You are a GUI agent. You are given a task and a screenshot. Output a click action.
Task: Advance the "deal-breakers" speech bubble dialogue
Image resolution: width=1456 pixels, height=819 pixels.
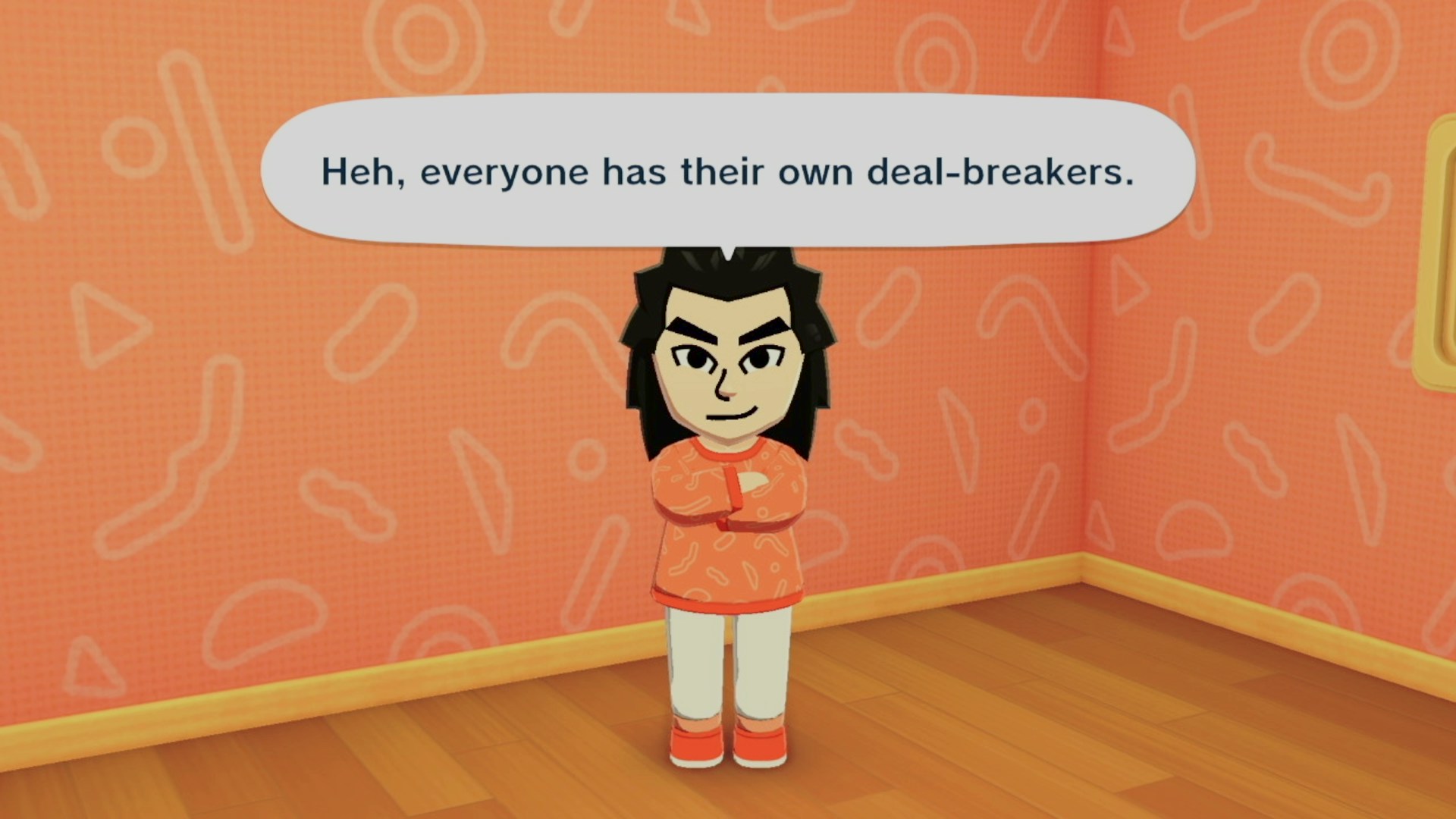727,171
